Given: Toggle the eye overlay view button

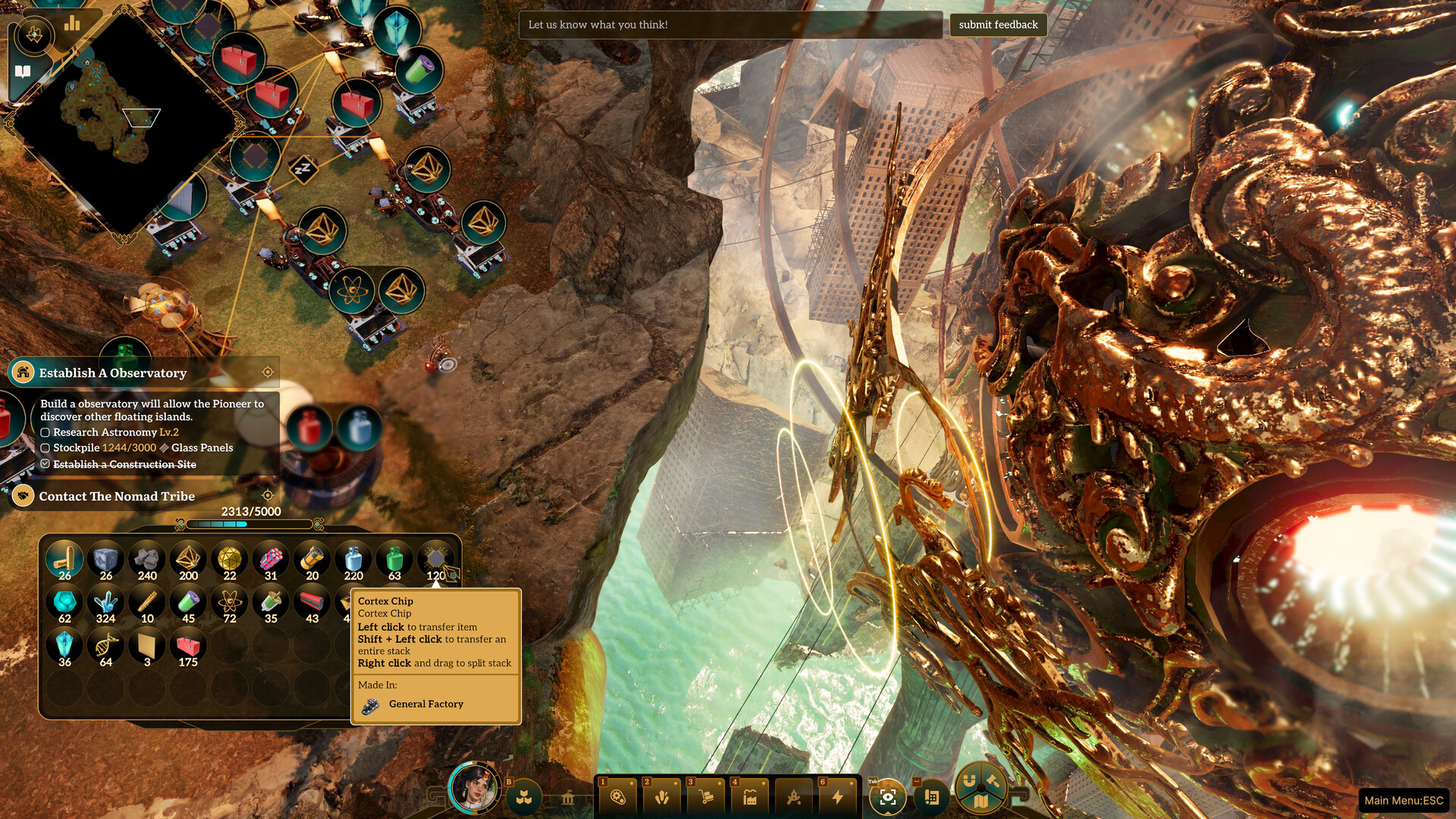Looking at the screenshot, I should tap(887, 797).
